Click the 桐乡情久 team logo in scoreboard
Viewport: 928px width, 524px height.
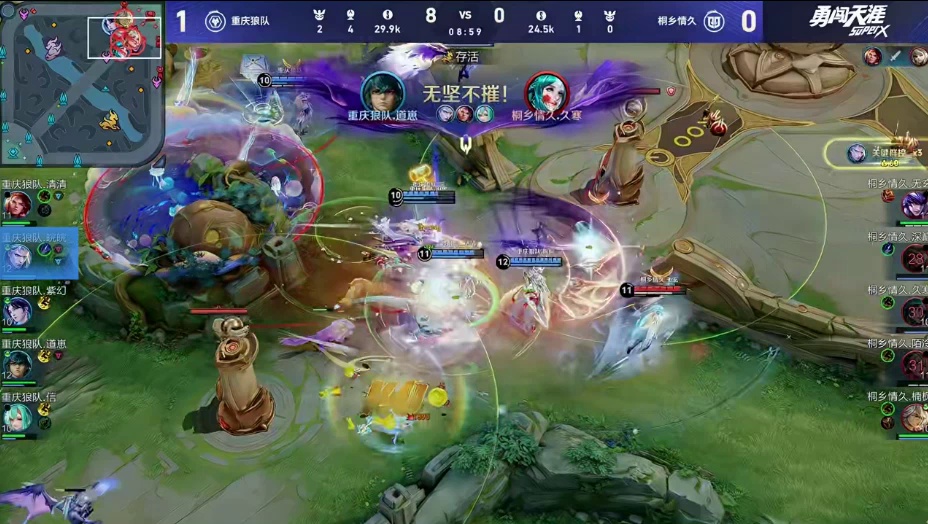[x=714, y=20]
